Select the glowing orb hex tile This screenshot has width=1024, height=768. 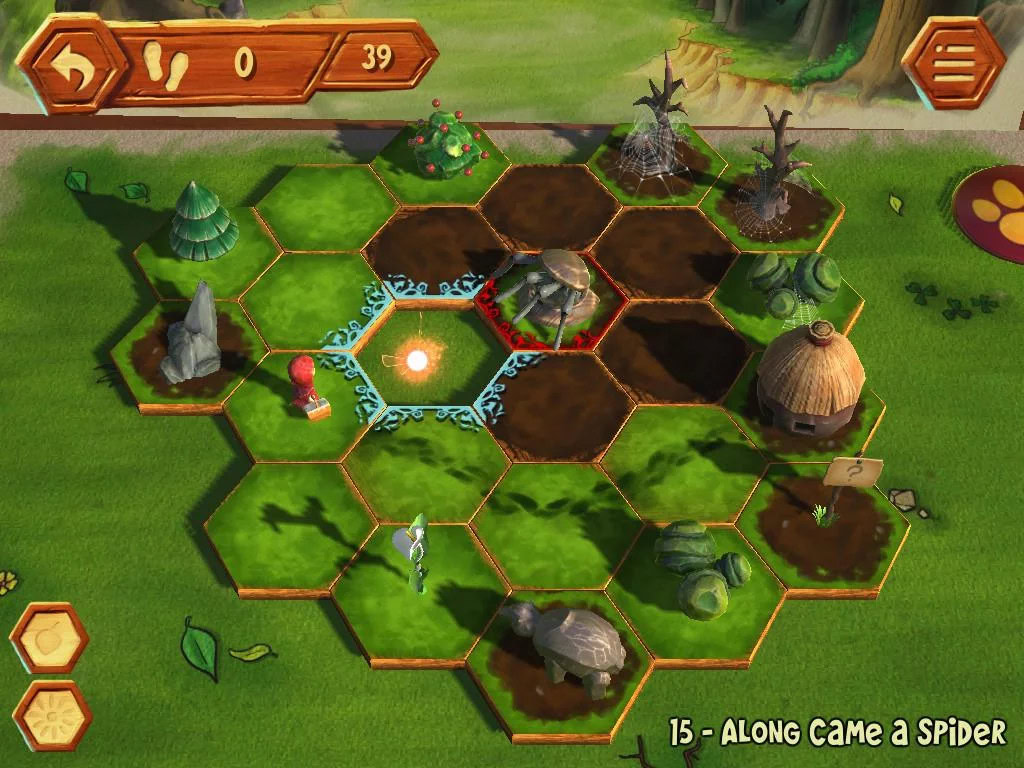pos(417,356)
